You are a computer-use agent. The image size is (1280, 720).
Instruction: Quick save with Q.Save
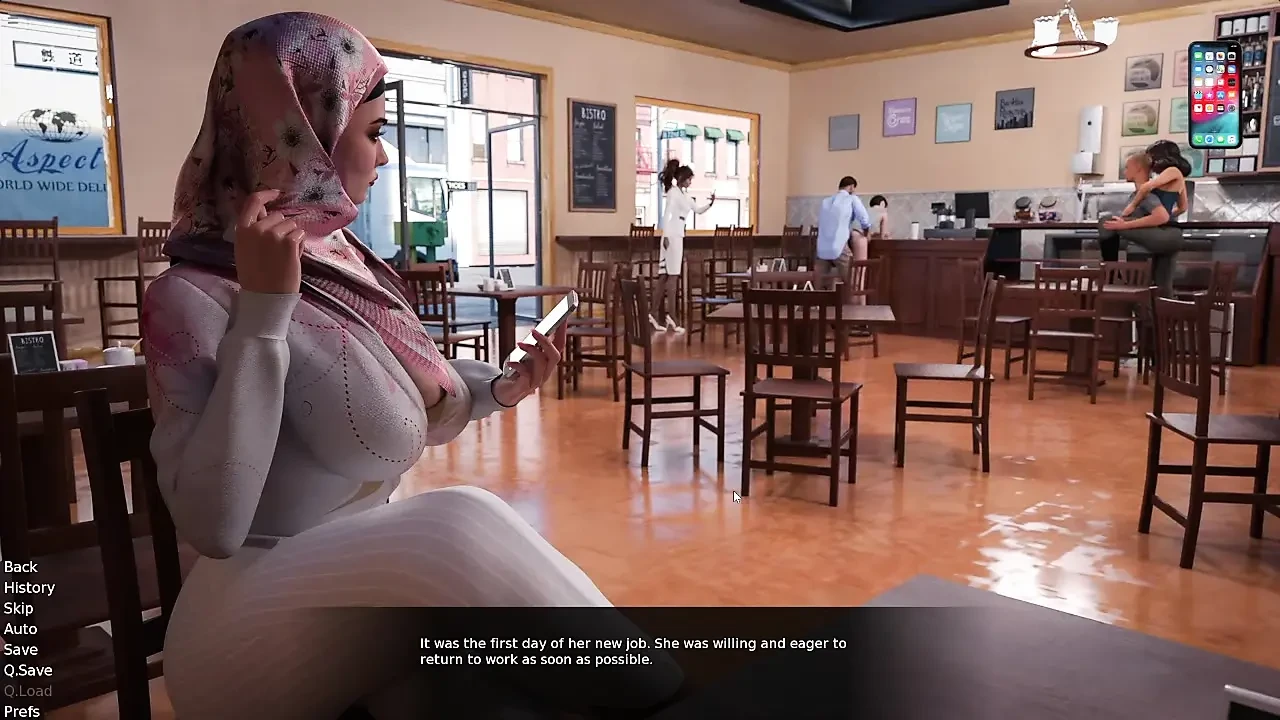[x=28, y=670]
